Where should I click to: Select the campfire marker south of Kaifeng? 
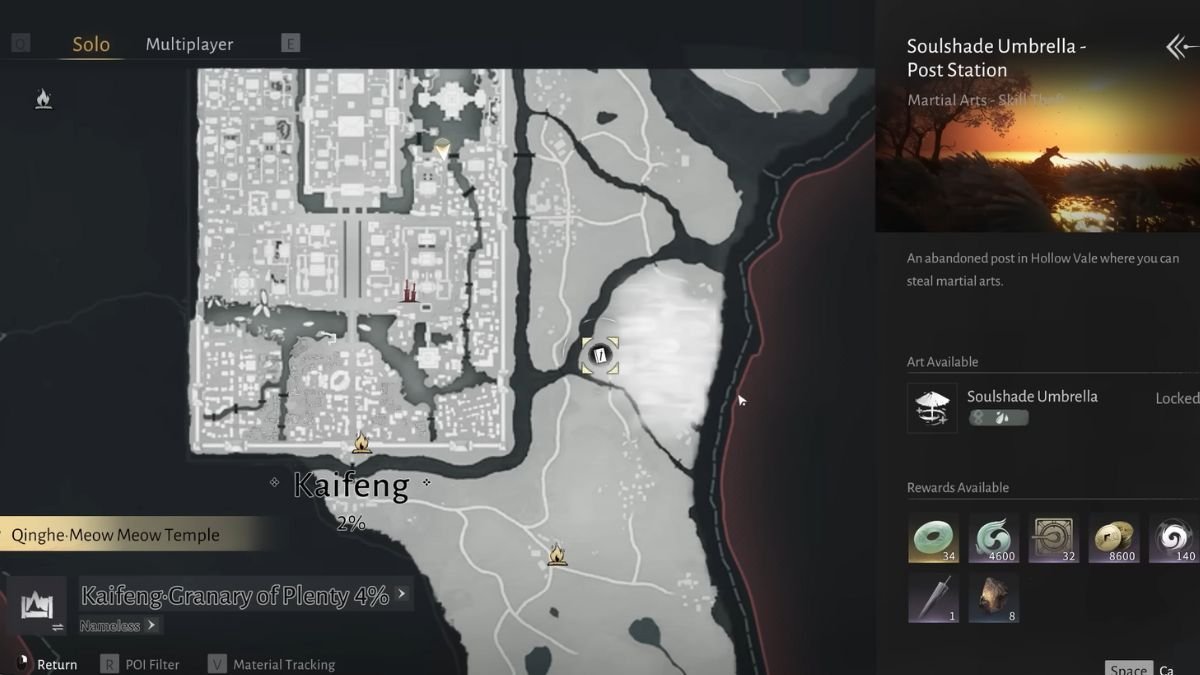point(557,554)
